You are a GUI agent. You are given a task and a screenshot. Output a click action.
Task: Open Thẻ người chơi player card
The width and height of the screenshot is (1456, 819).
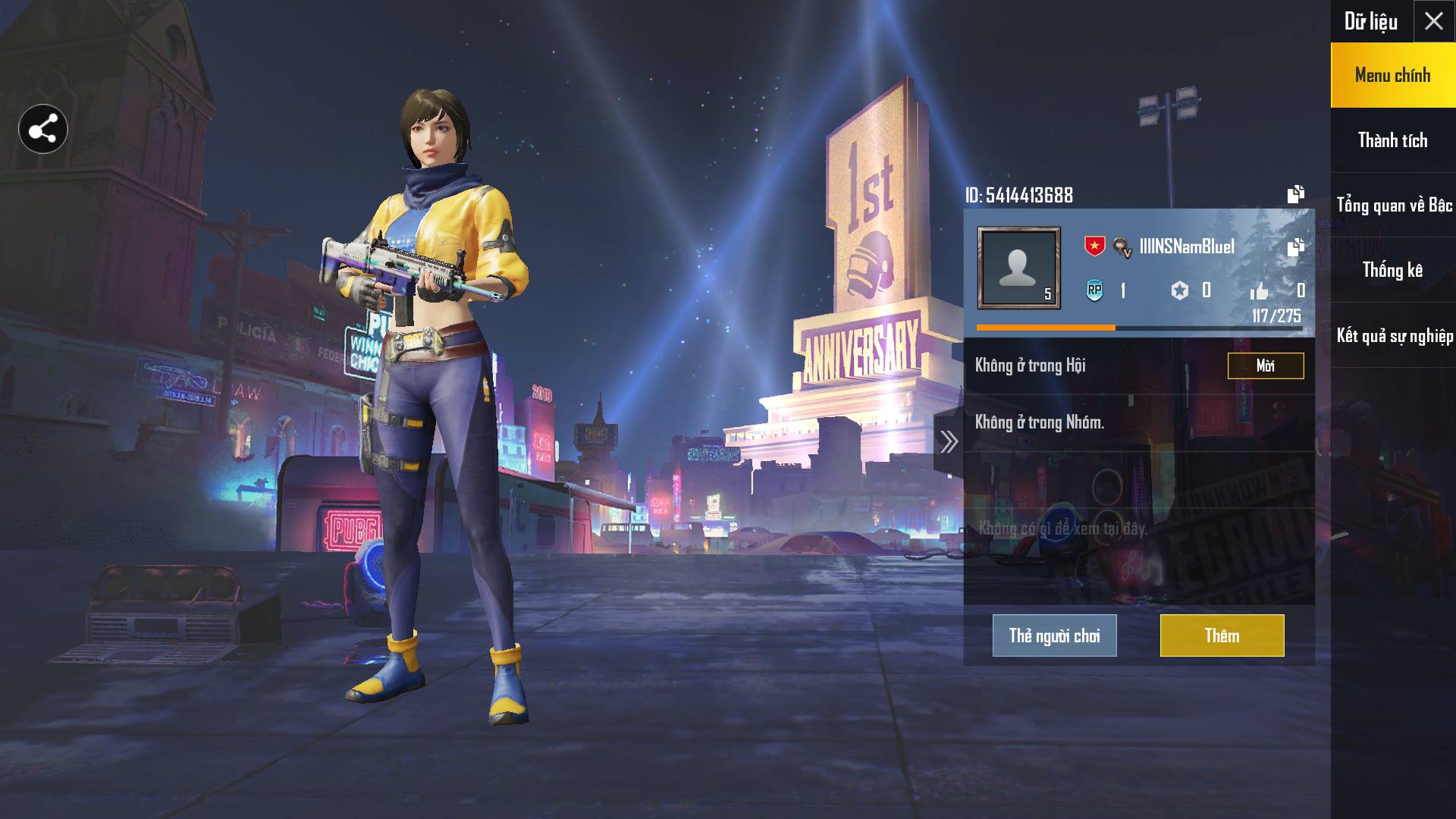coord(1054,635)
